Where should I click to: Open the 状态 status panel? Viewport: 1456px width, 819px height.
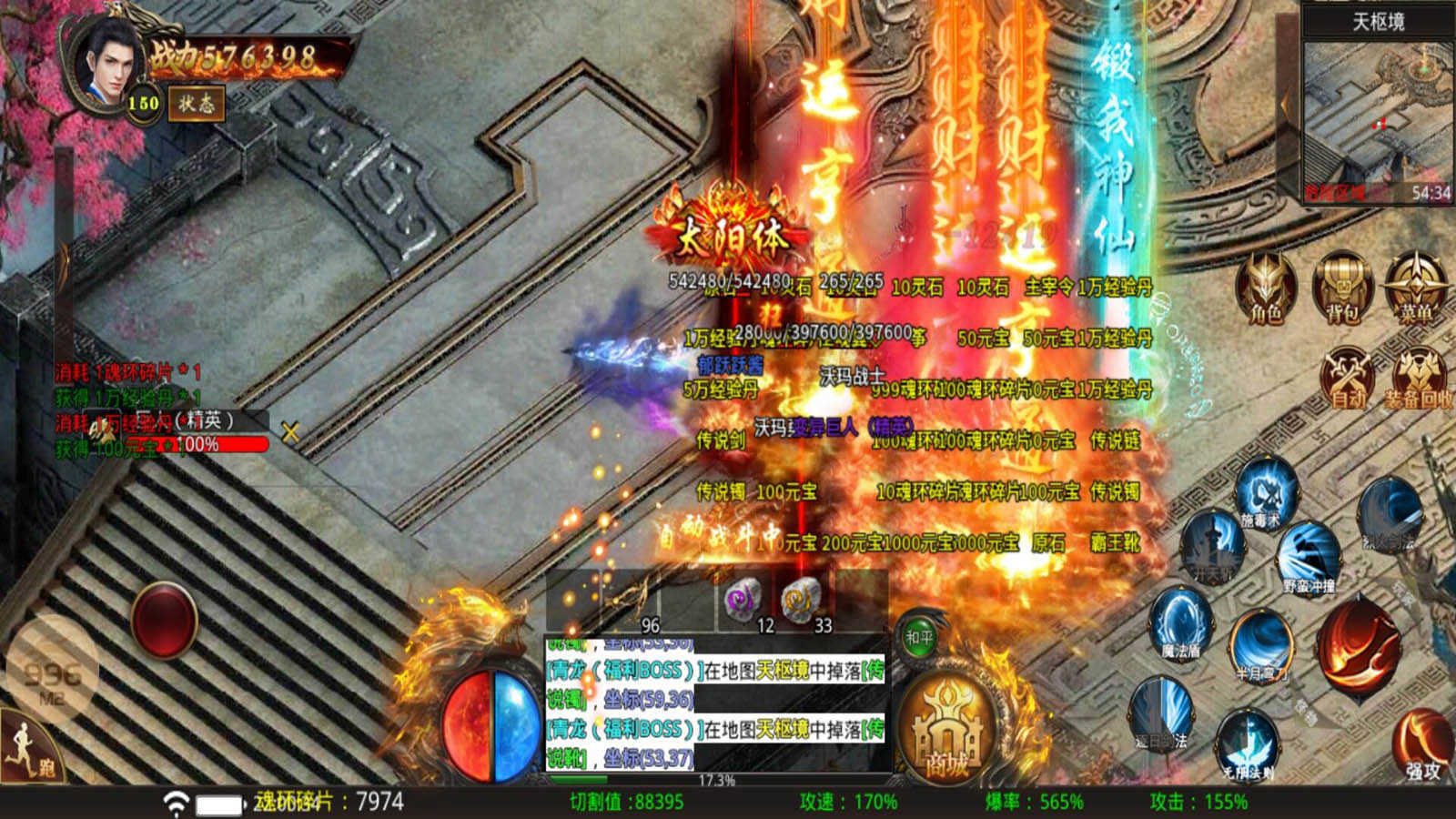click(196, 104)
